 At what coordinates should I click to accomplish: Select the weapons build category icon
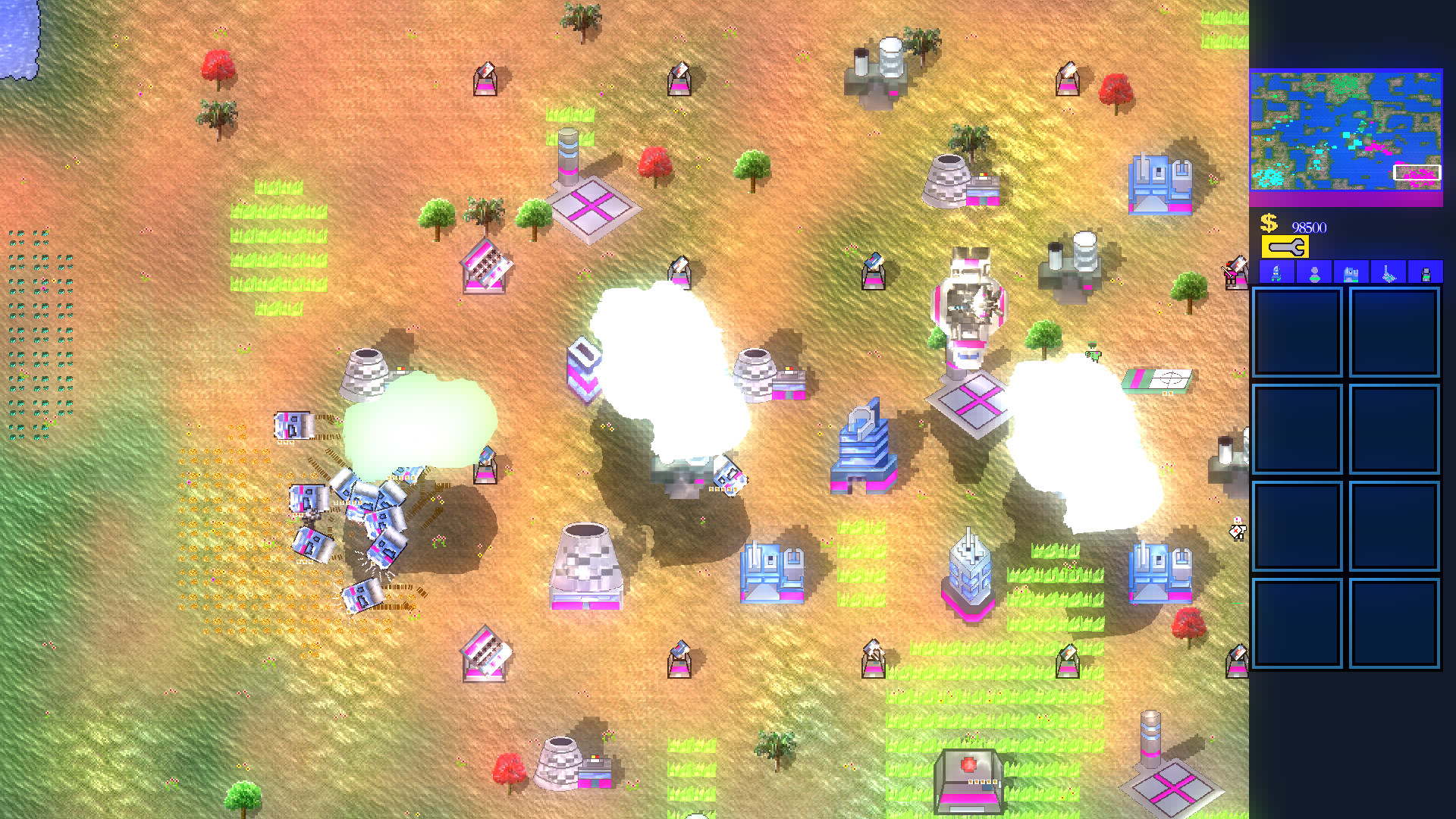point(1389,271)
